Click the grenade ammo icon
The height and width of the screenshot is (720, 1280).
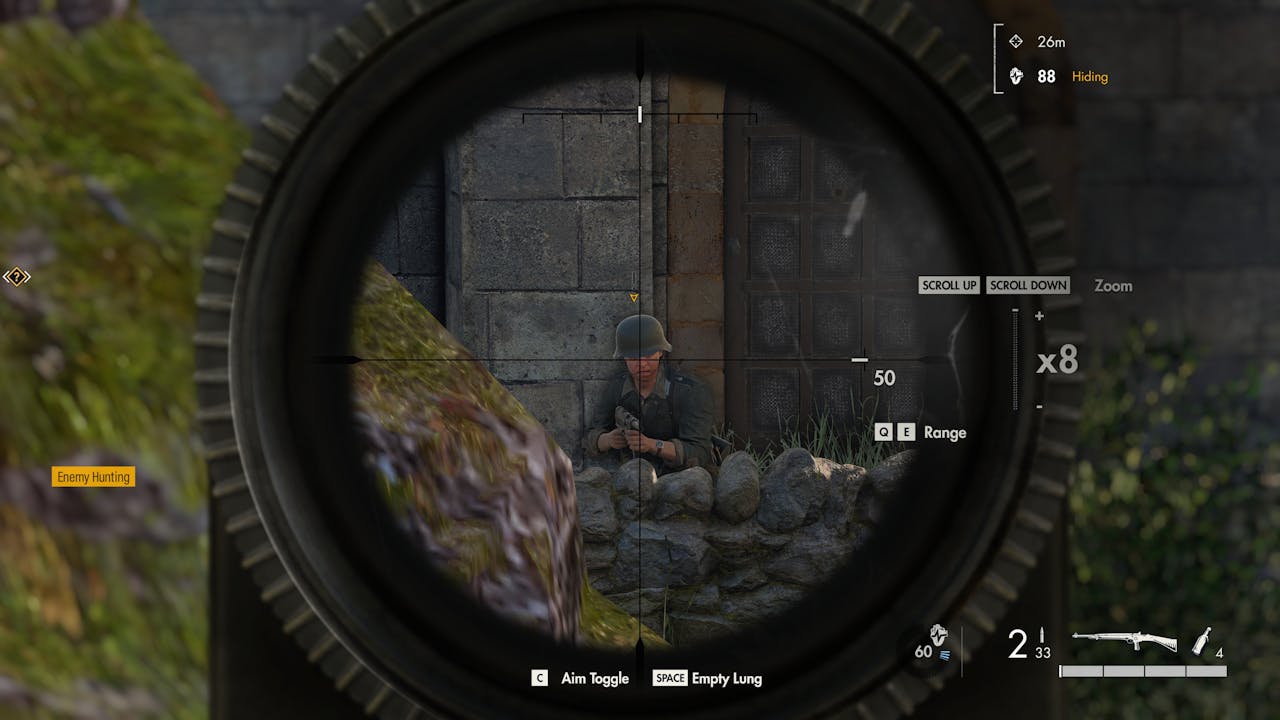coord(938,634)
